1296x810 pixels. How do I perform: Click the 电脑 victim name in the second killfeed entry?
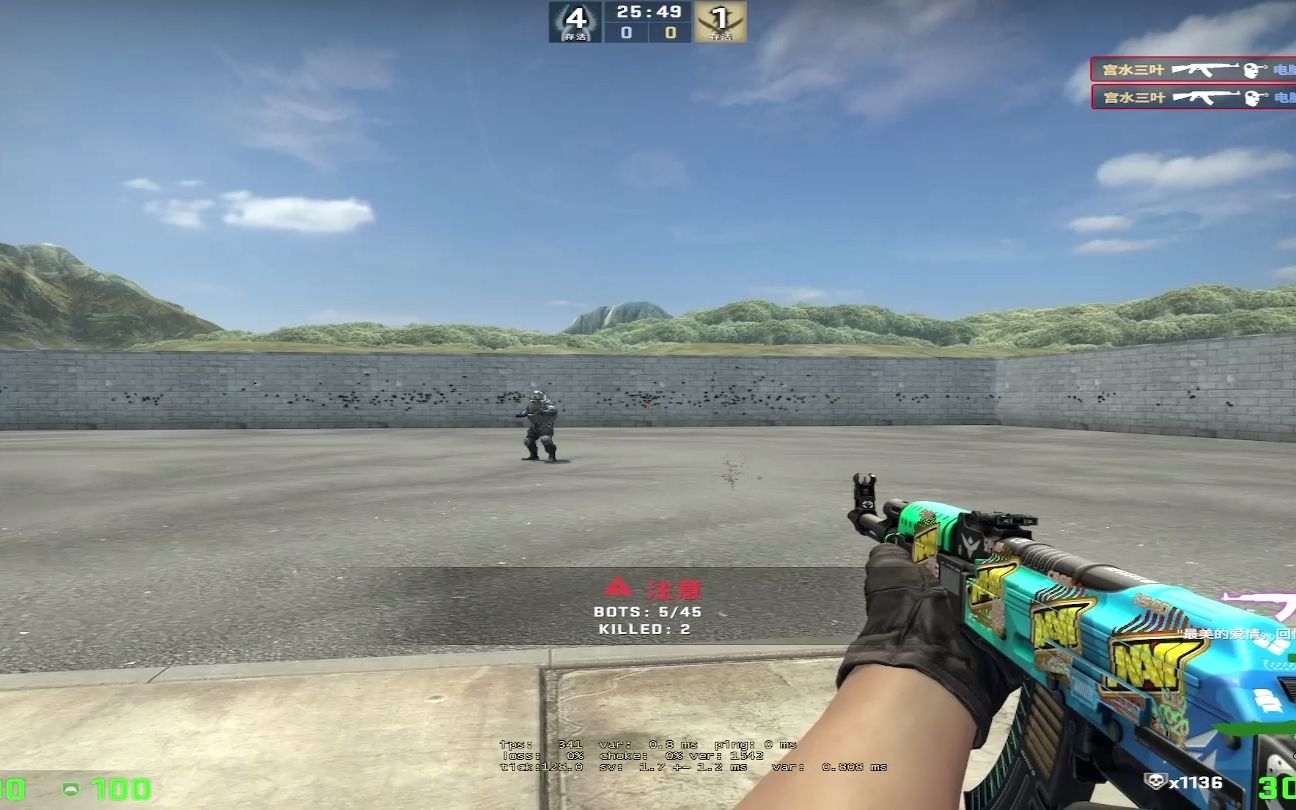(1286, 94)
